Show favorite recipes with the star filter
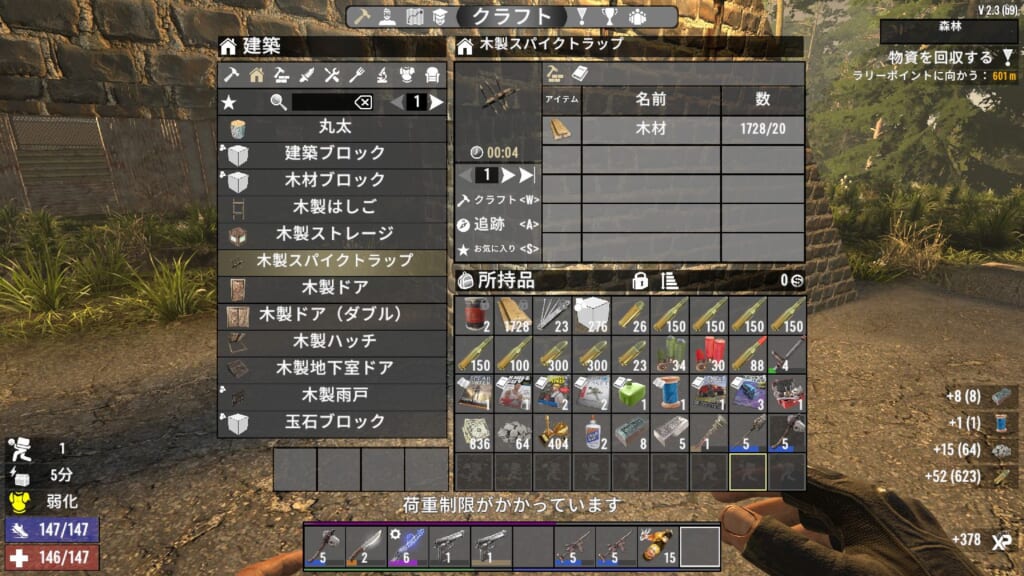This screenshot has height=576, width=1024. click(x=229, y=102)
